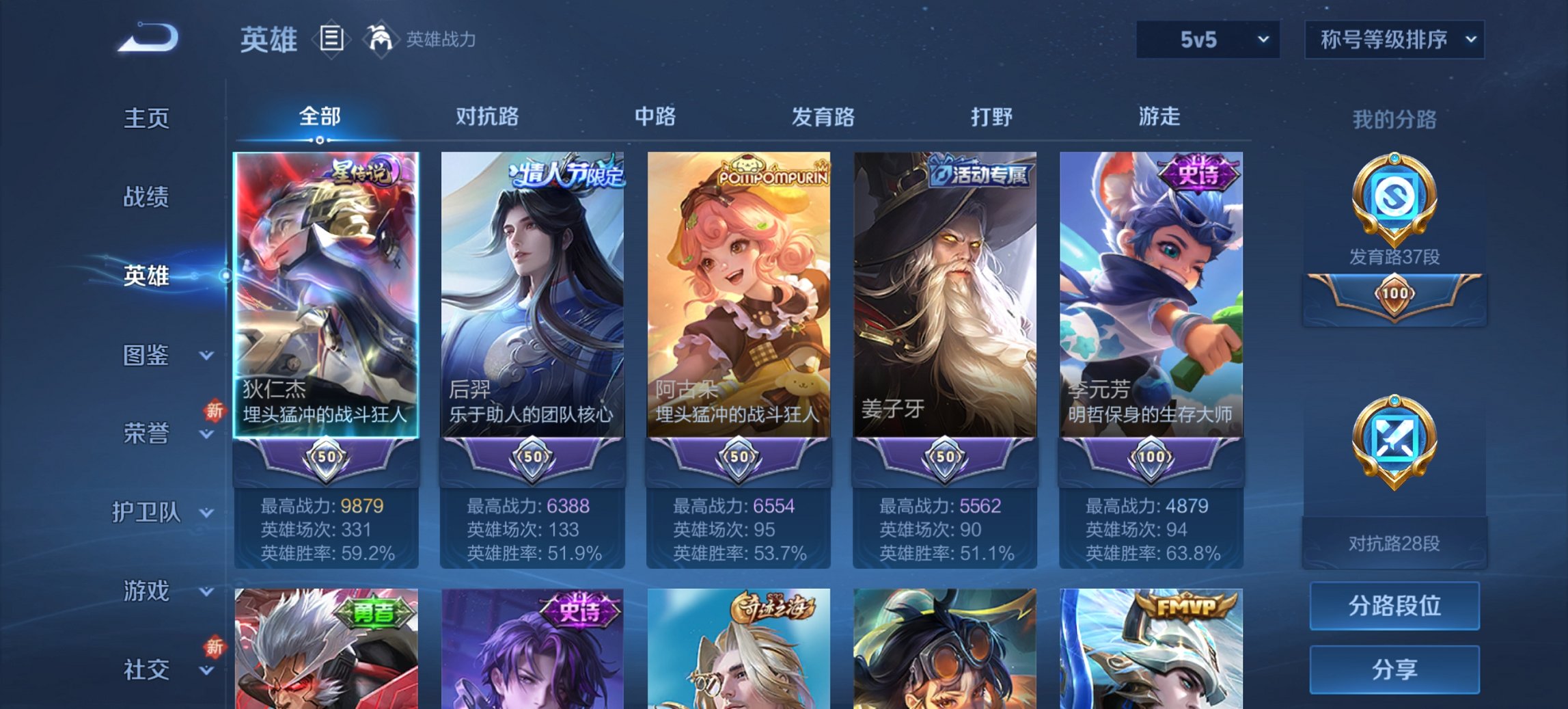Open the 称号等级排序 sorting dropdown
This screenshot has height=709, width=1568.
point(1394,40)
